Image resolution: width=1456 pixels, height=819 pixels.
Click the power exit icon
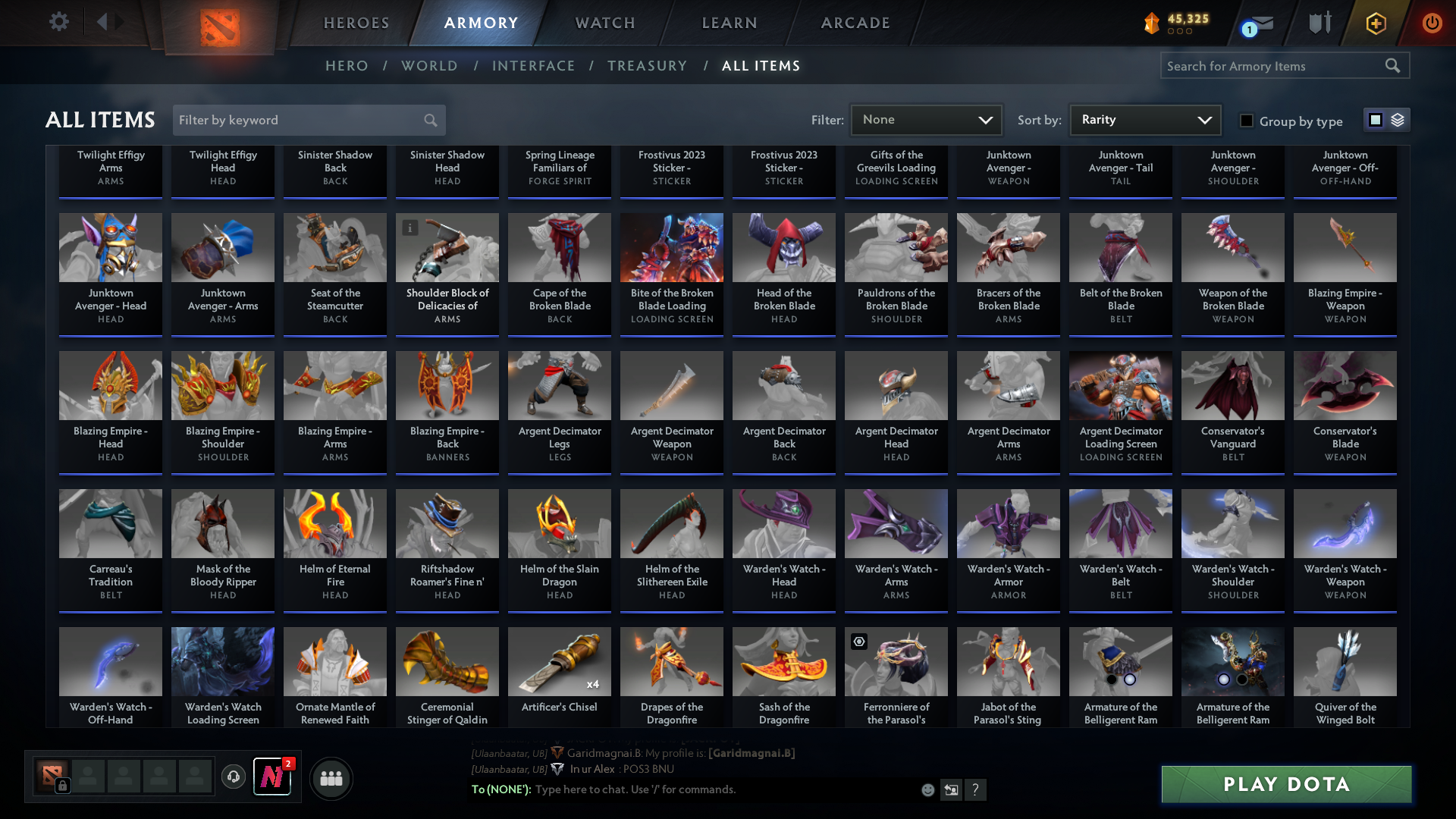click(1432, 24)
